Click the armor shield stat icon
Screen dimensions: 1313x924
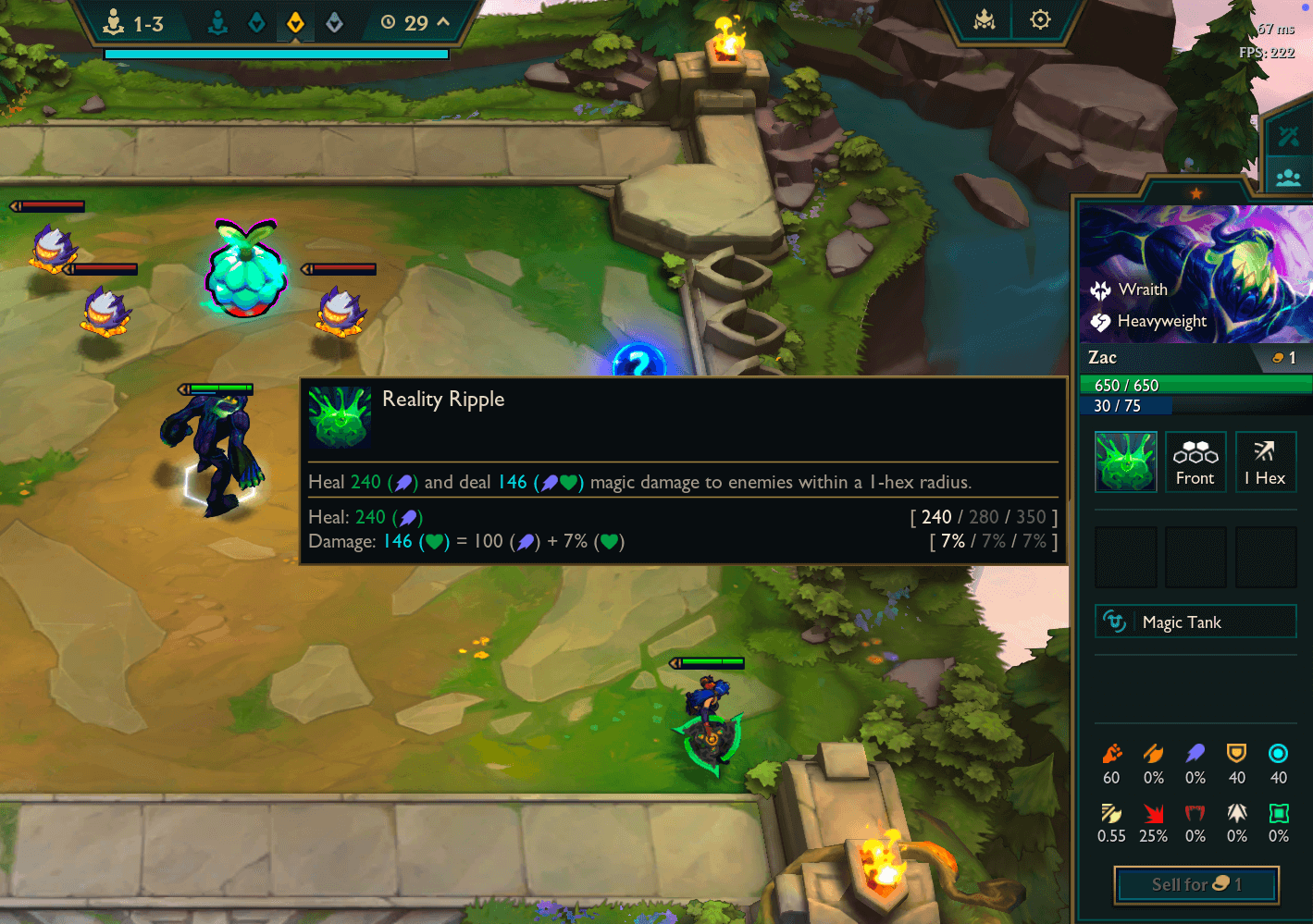(1237, 752)
